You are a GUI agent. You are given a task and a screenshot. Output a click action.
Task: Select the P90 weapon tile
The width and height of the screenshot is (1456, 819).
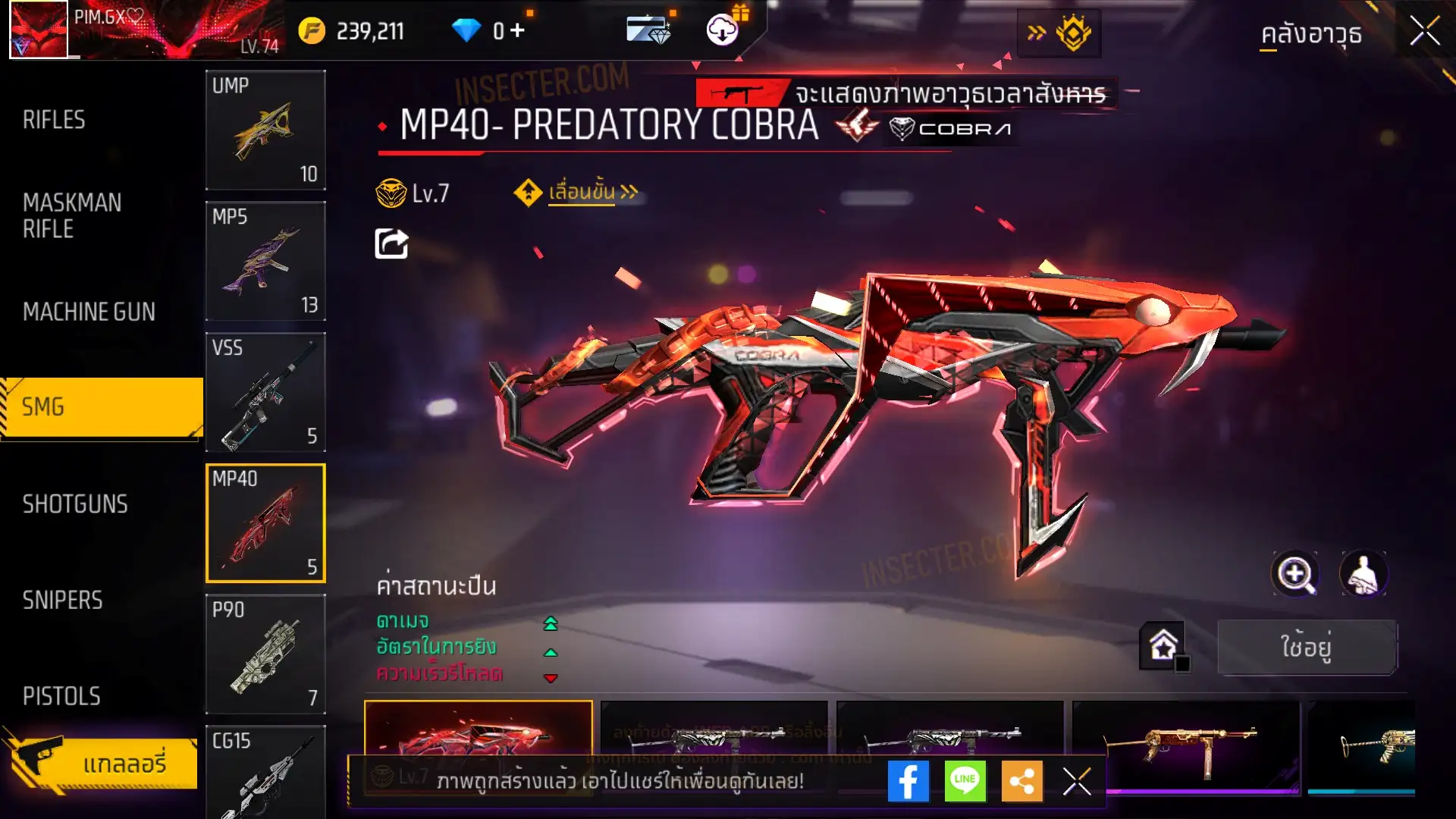pos(265,654)
